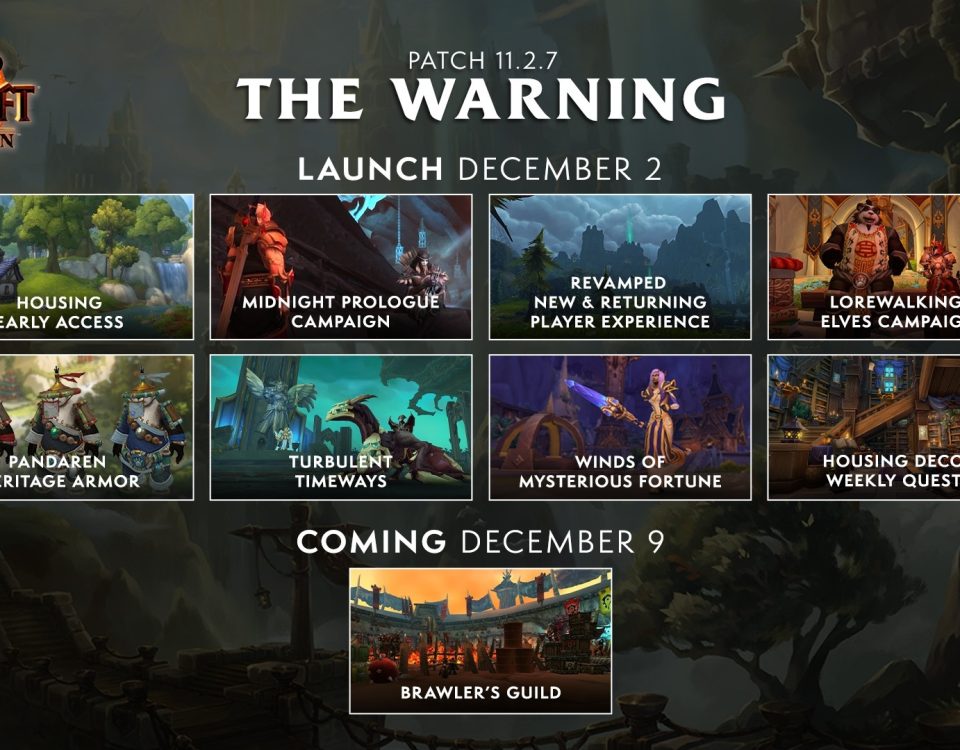Image resolution: width=960 pixels, height=750 pixels.
Task: Open the Housing Early Access tile
Action: point(96,267)
